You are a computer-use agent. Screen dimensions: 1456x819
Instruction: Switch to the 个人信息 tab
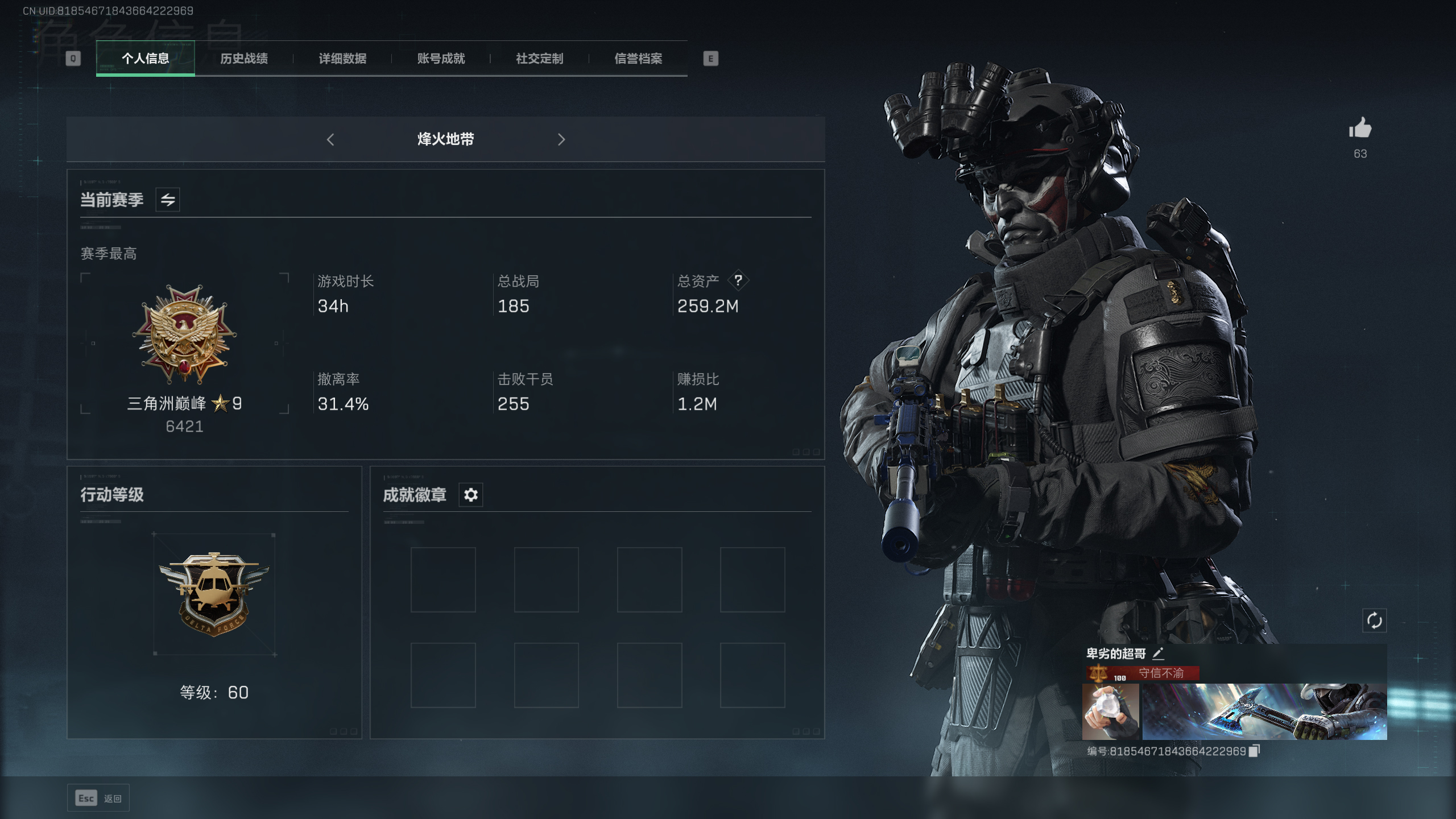tap(145, 59)
